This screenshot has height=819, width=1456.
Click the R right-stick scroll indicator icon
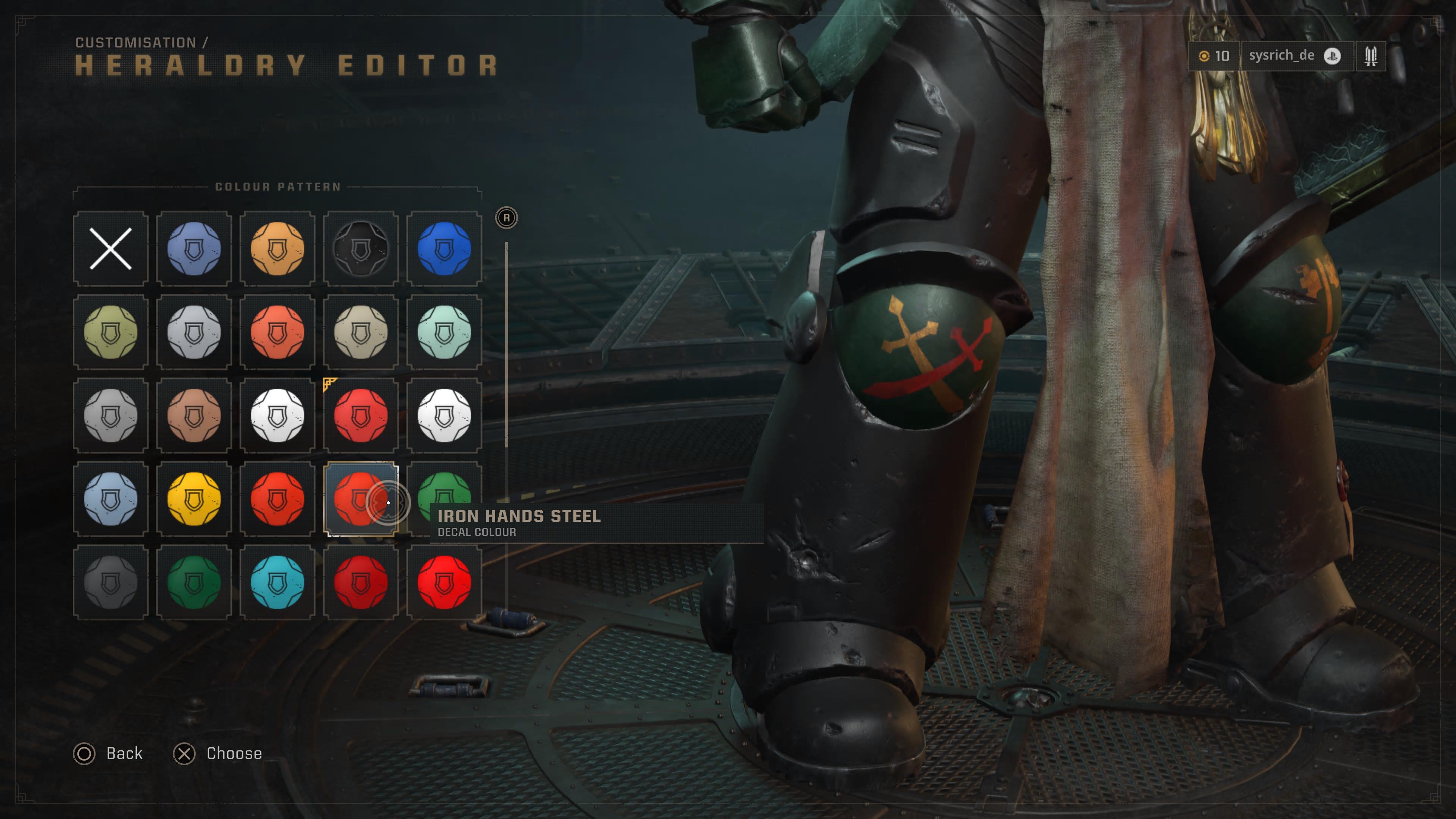[x=506, y=218]
